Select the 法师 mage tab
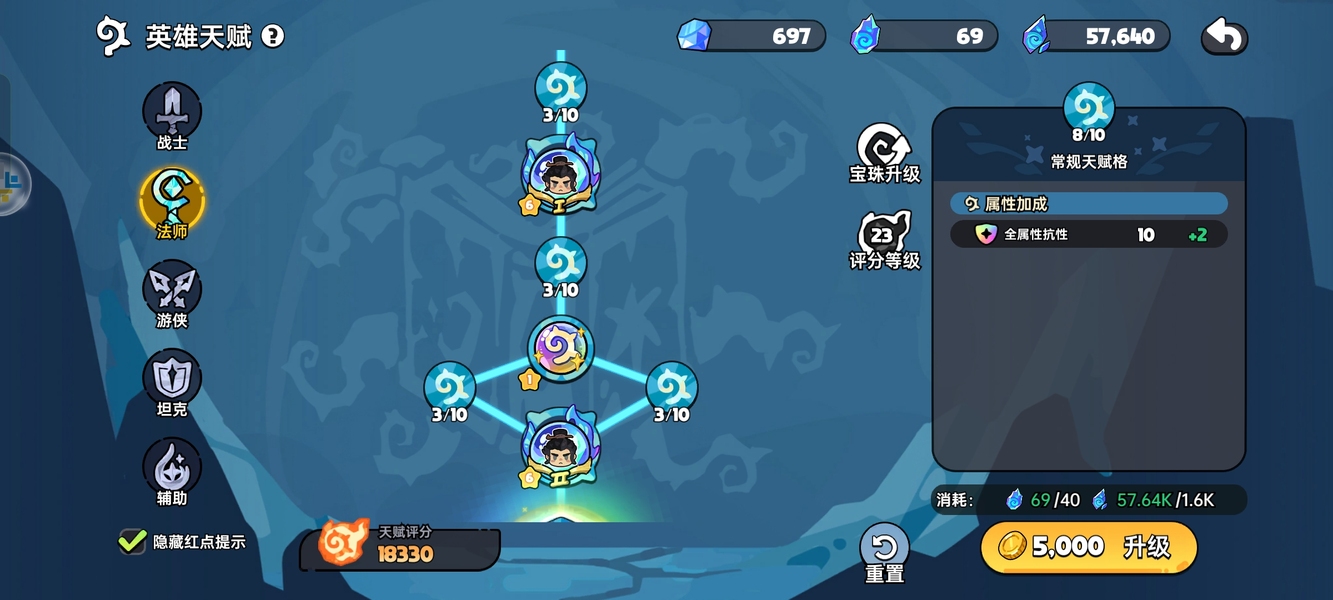This screenshot has height=600, width=1333. coord(172,200)
